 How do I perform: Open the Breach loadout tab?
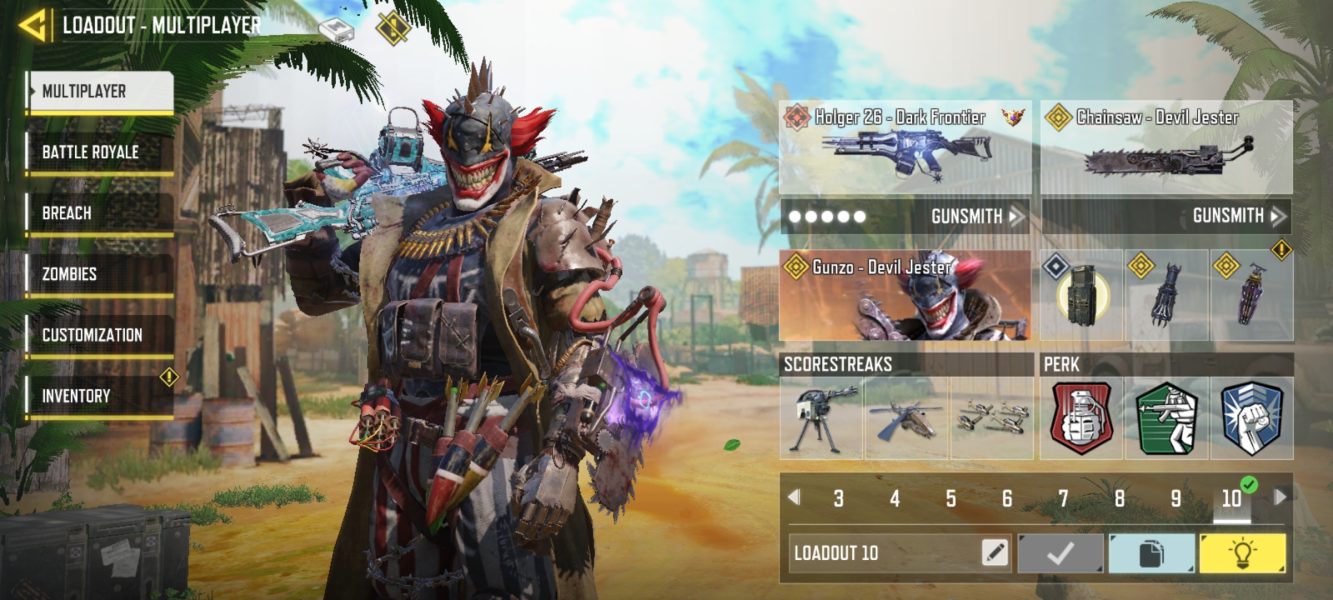[100, 214]
